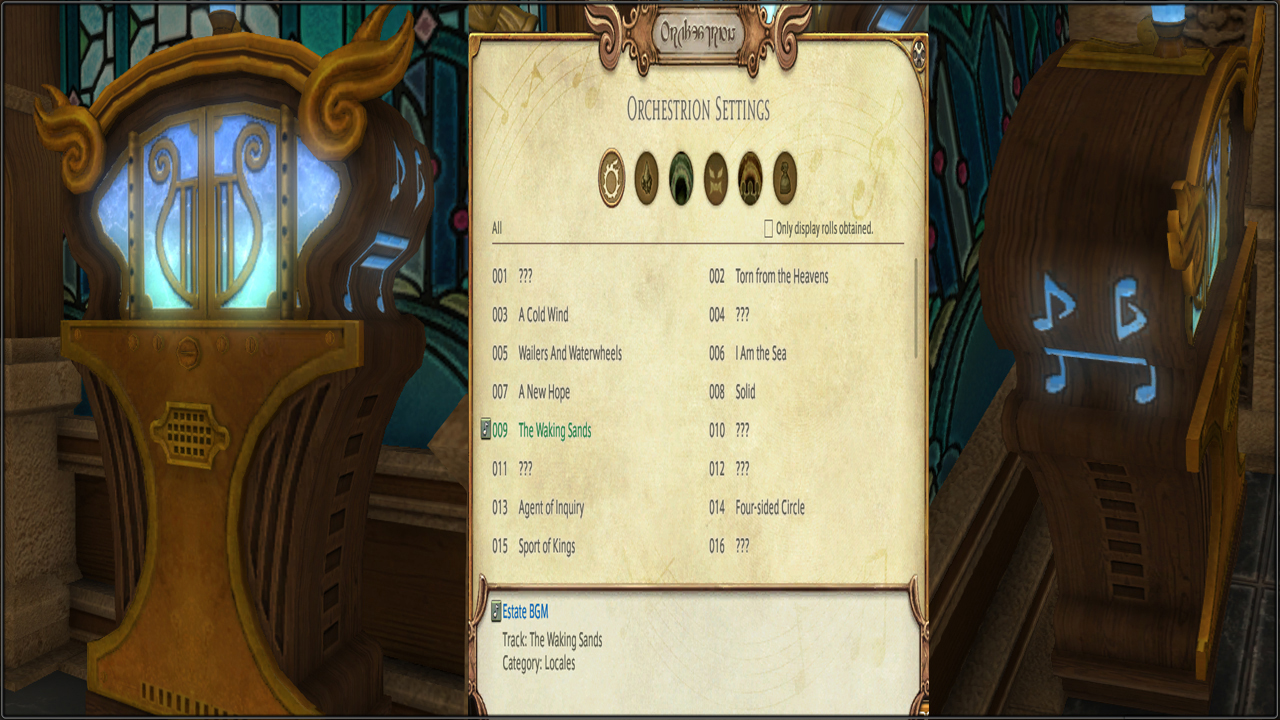Select track 015 Sport of Kings
Screen dimensions: 1280x720
point(546,546)
